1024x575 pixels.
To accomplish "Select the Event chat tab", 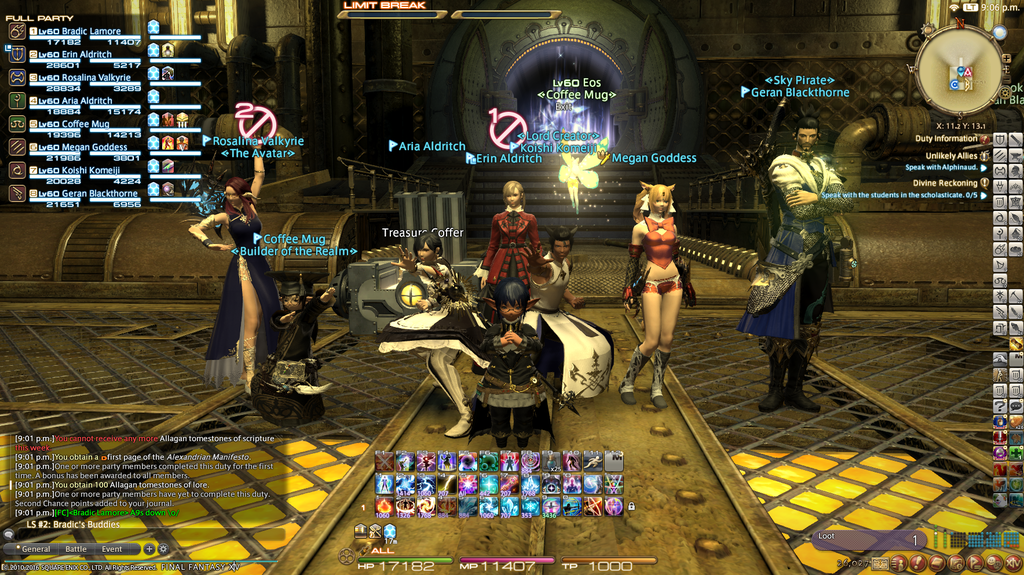I will click(112, 549).
